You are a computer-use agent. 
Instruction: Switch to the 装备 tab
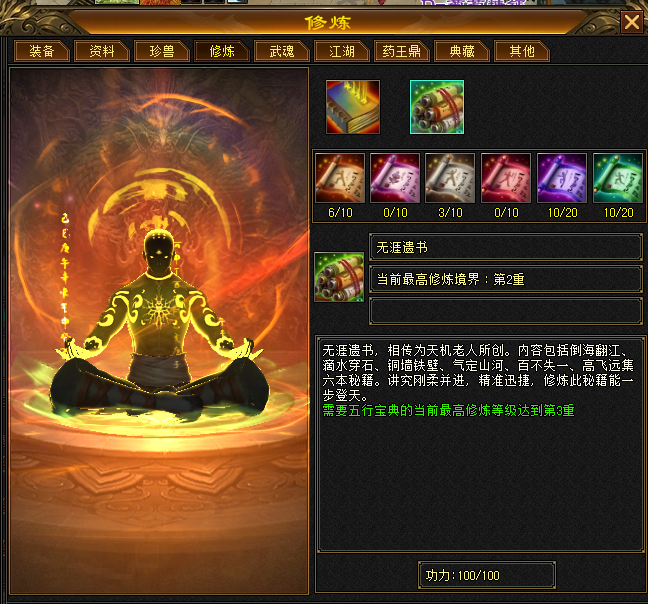click(41, 51)
